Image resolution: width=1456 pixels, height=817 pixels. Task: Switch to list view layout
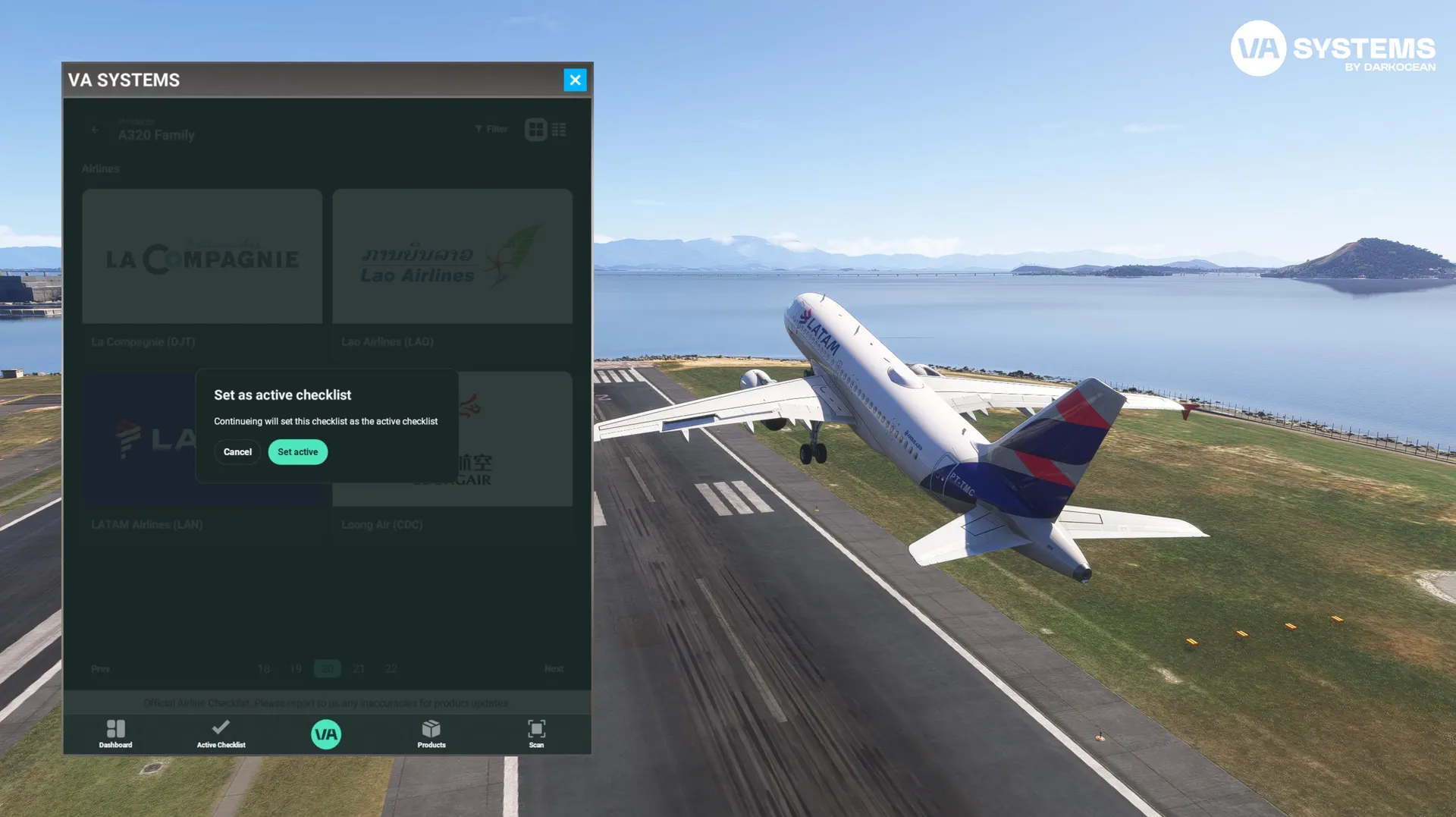click(559, 130)
